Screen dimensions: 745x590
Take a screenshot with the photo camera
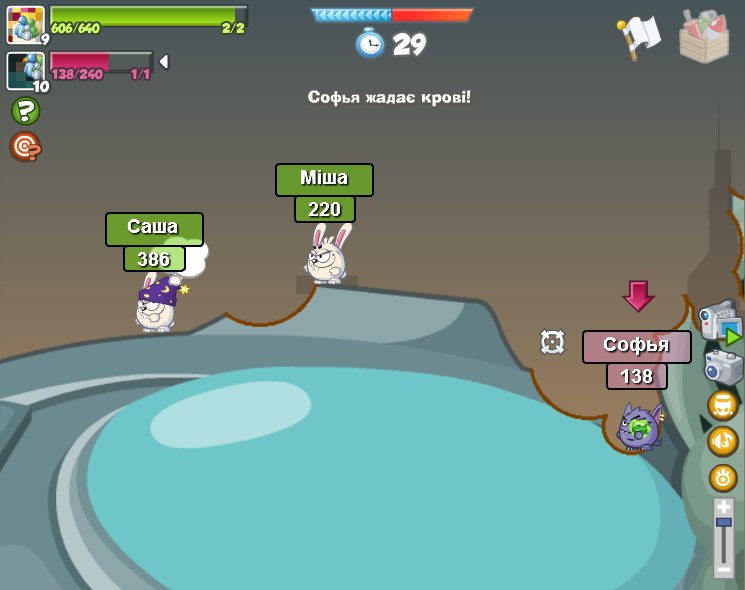pyautogui.click(x=723, y=367)
